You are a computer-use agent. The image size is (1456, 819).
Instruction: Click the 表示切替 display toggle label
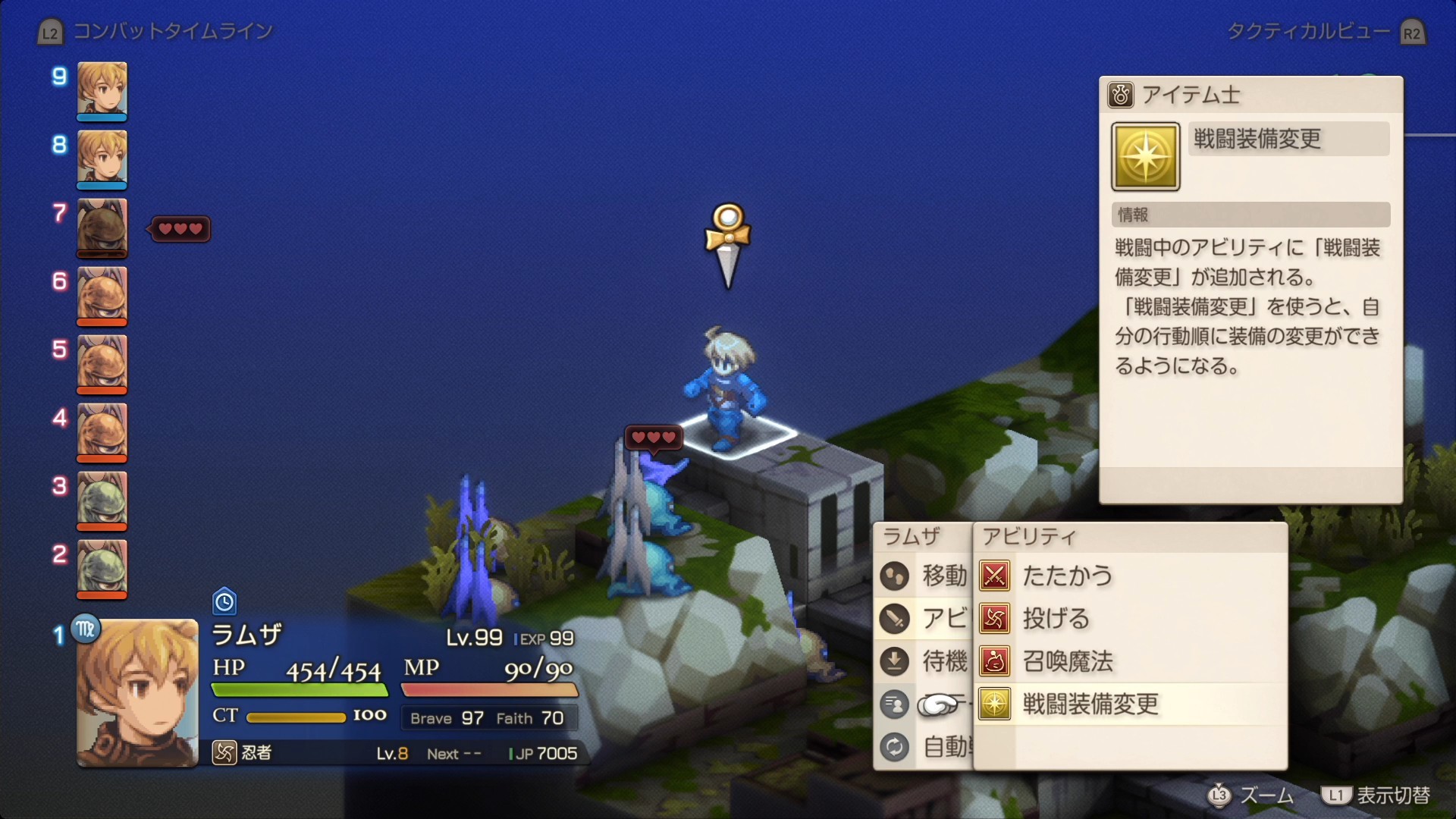tap(1392, 795)
